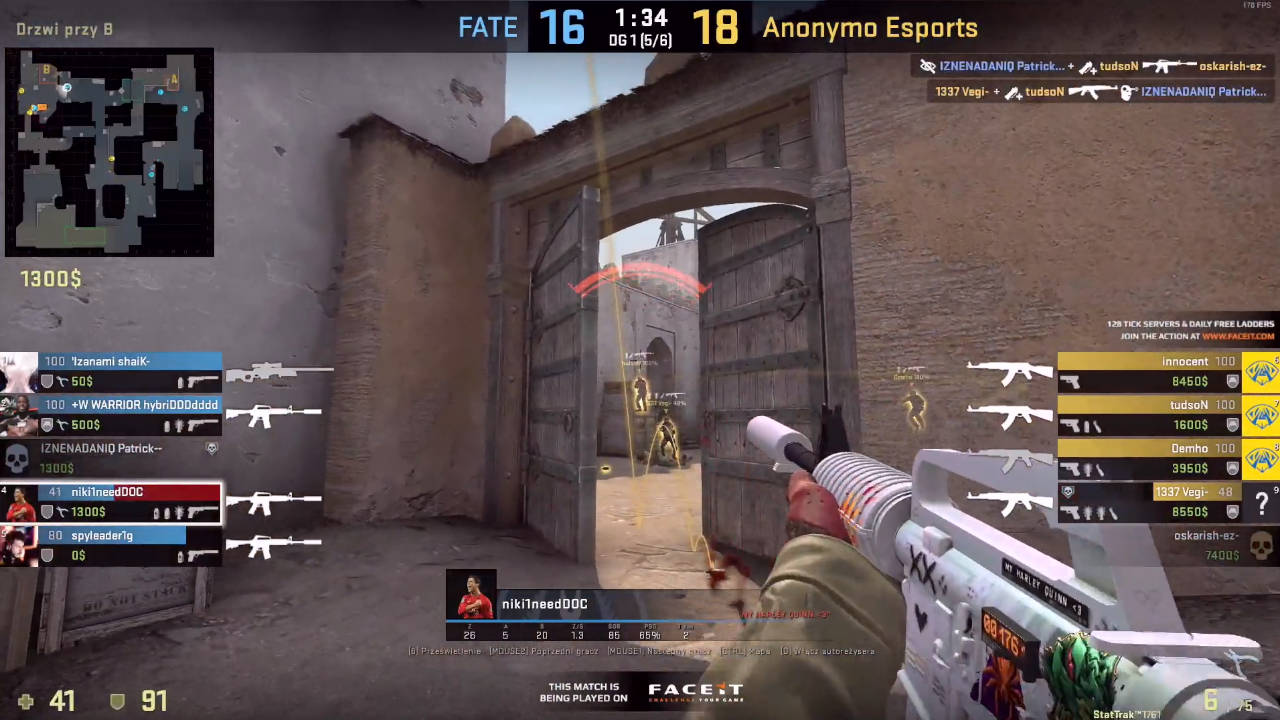Select Izanami shaiK-'s AWP sniper icon
The height and width of the screenshot is (720, 1280).
coord(280,373)
